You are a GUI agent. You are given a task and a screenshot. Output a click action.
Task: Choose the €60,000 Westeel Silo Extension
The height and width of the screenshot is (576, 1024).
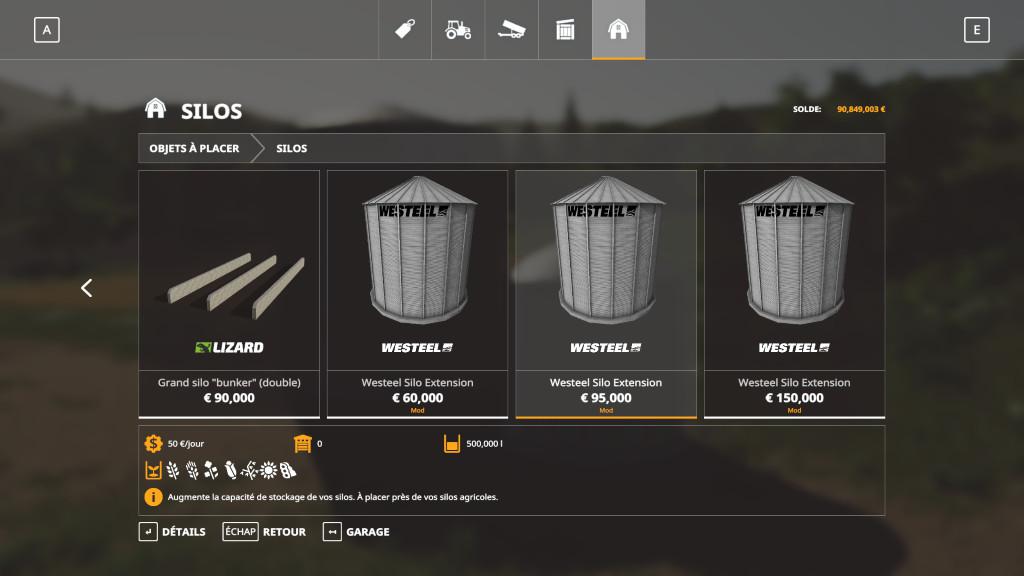[417, 293]
